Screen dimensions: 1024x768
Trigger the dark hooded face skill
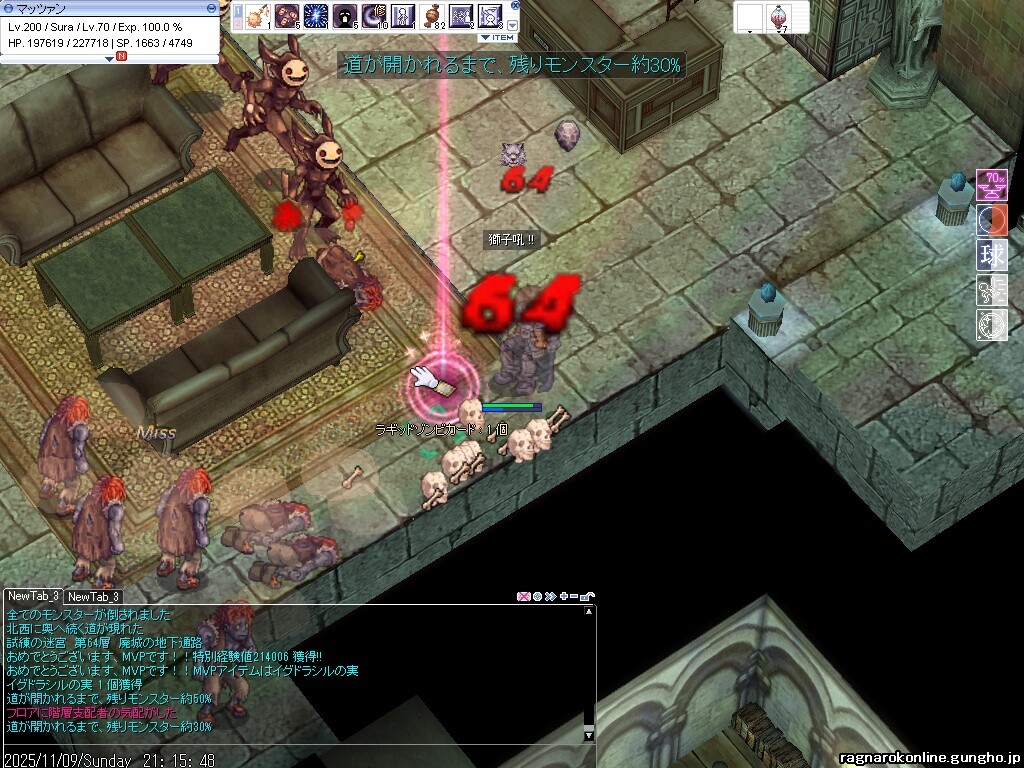(x=345, y=16)
